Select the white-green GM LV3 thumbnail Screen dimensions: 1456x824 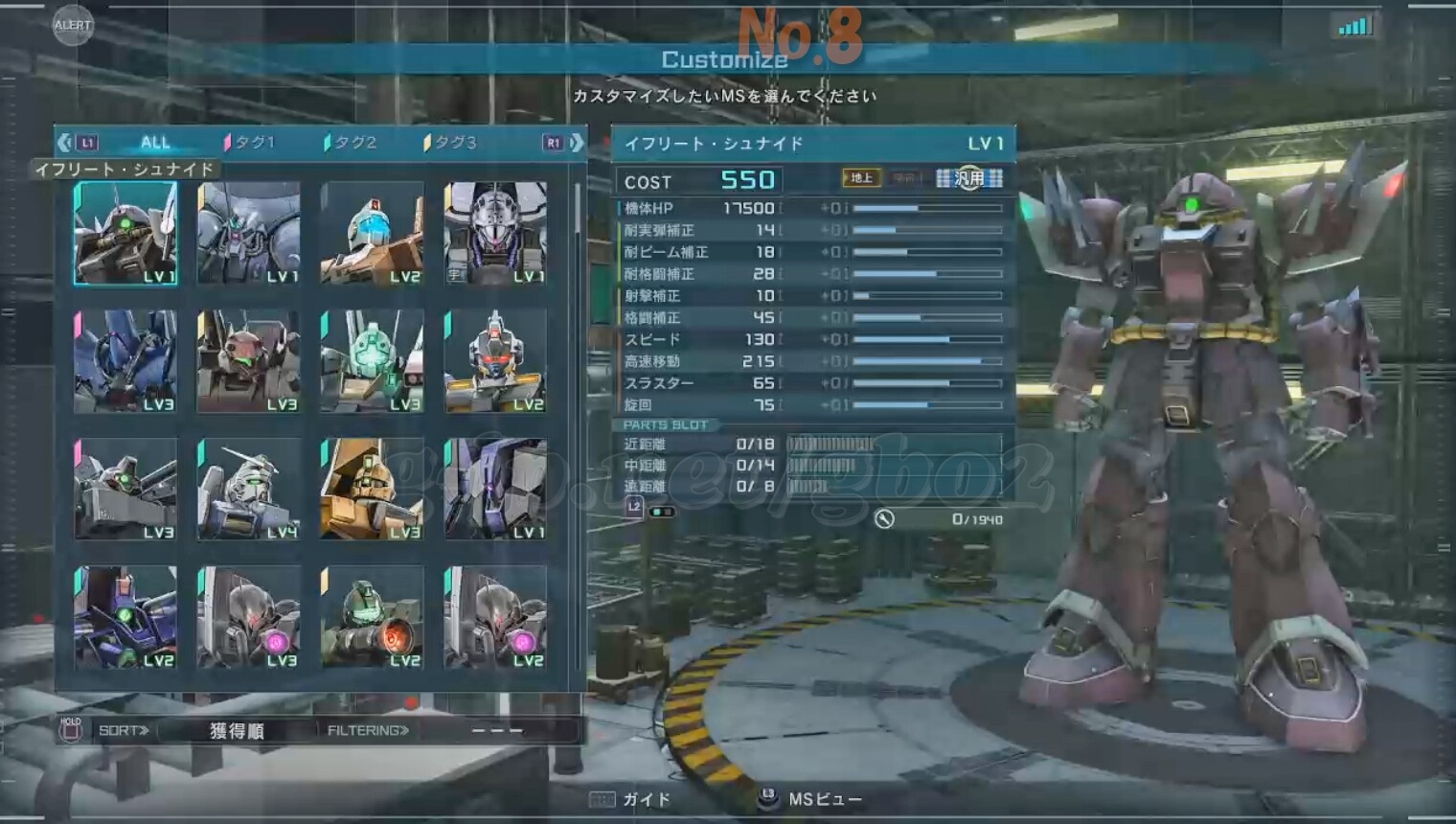[372, 361]
